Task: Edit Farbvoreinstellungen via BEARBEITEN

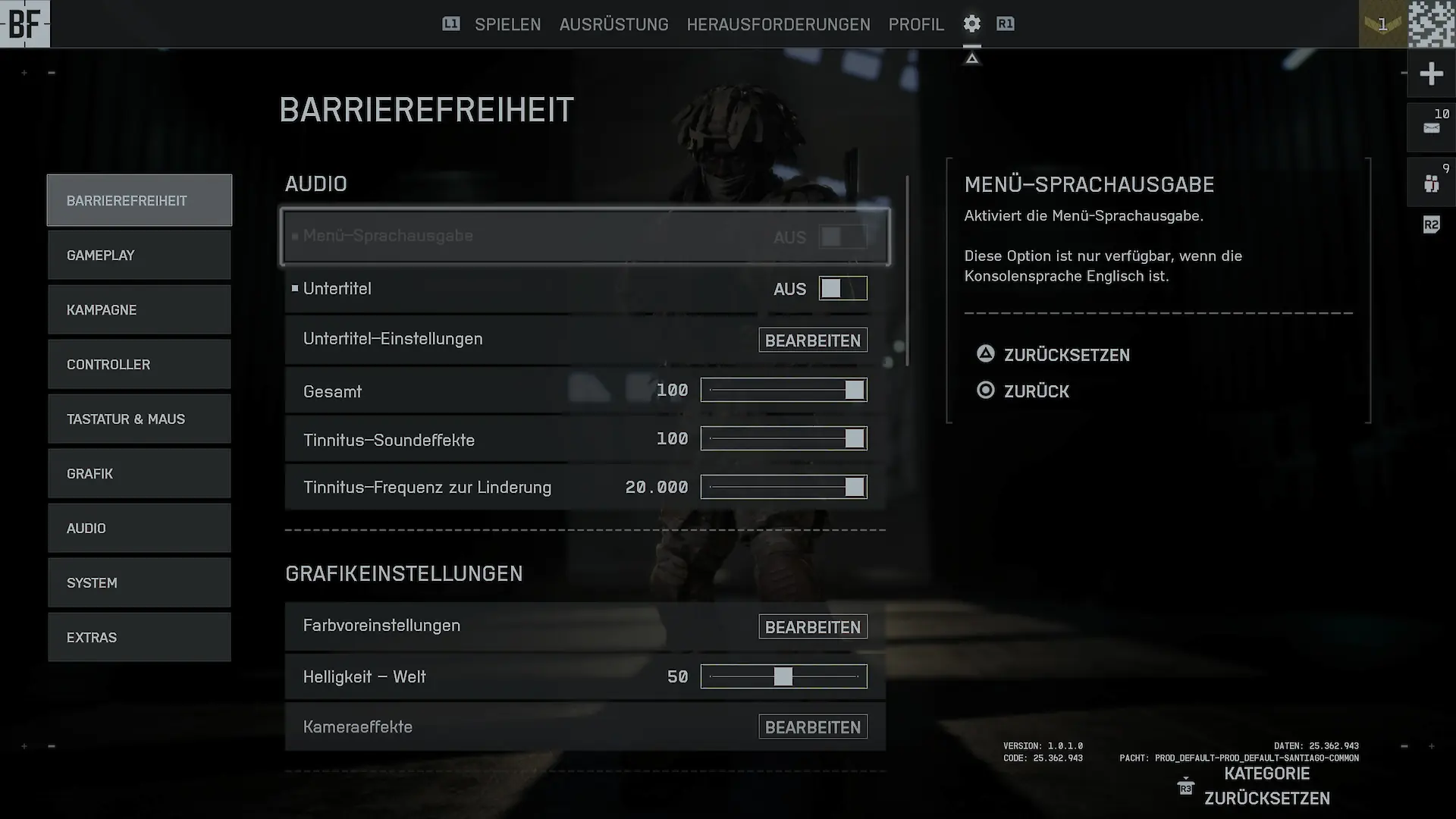Action: coord(812,627)
